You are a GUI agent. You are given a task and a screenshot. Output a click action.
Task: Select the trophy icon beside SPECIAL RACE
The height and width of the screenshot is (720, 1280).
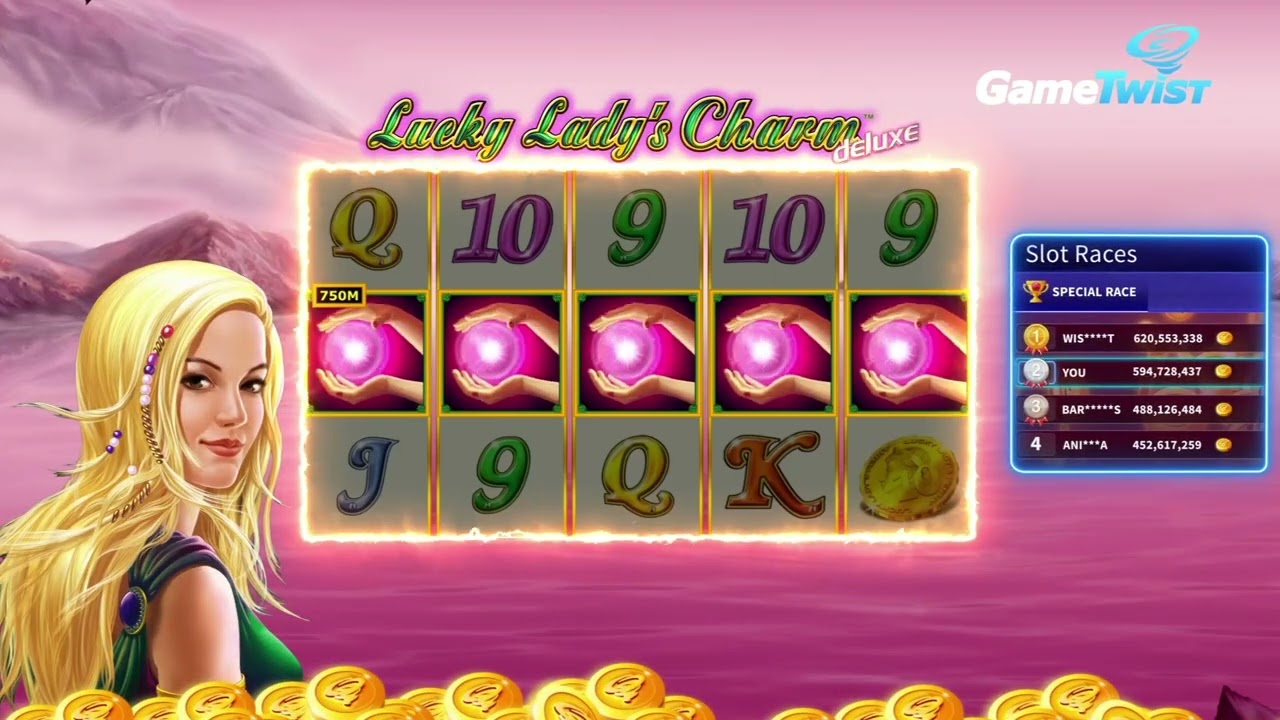click(1036, 292)
